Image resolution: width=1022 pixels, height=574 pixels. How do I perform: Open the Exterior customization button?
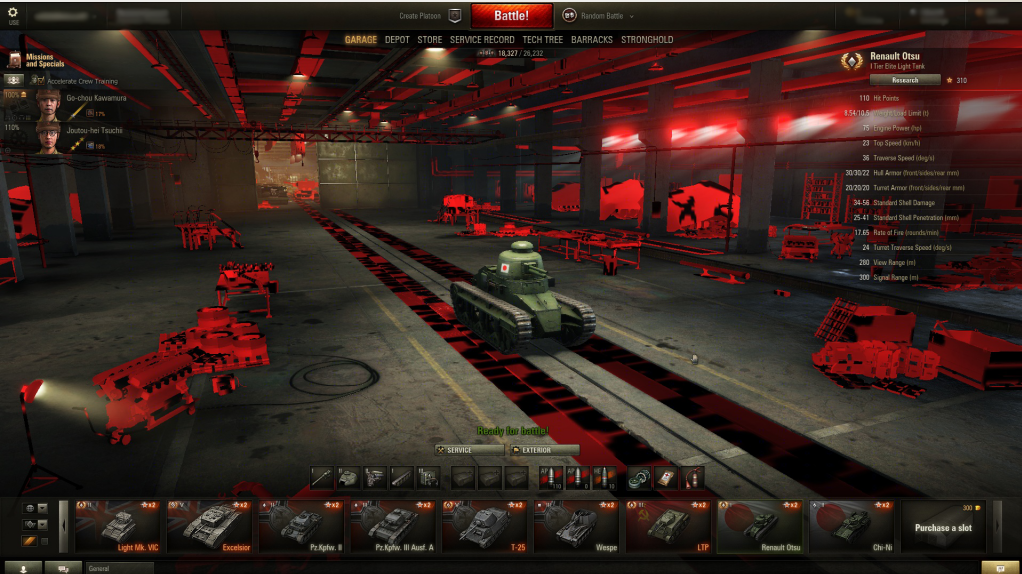click(x=543, y=450)
